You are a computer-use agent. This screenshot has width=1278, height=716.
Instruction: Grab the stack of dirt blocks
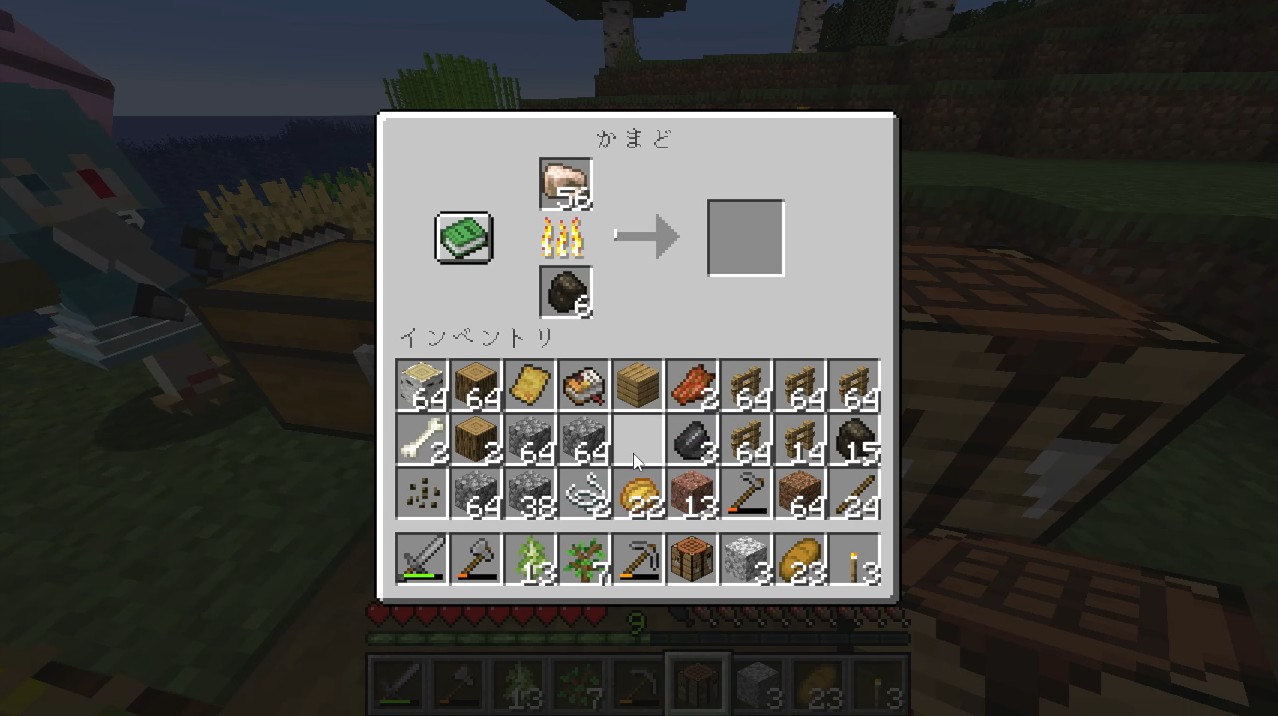click(800, 493)
